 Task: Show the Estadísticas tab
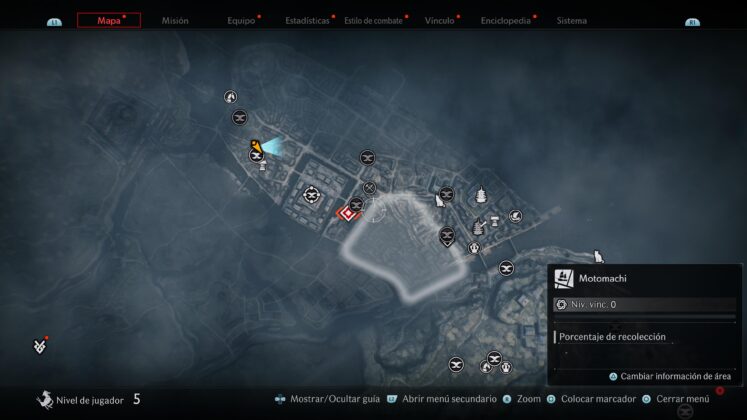click(307, 20)
